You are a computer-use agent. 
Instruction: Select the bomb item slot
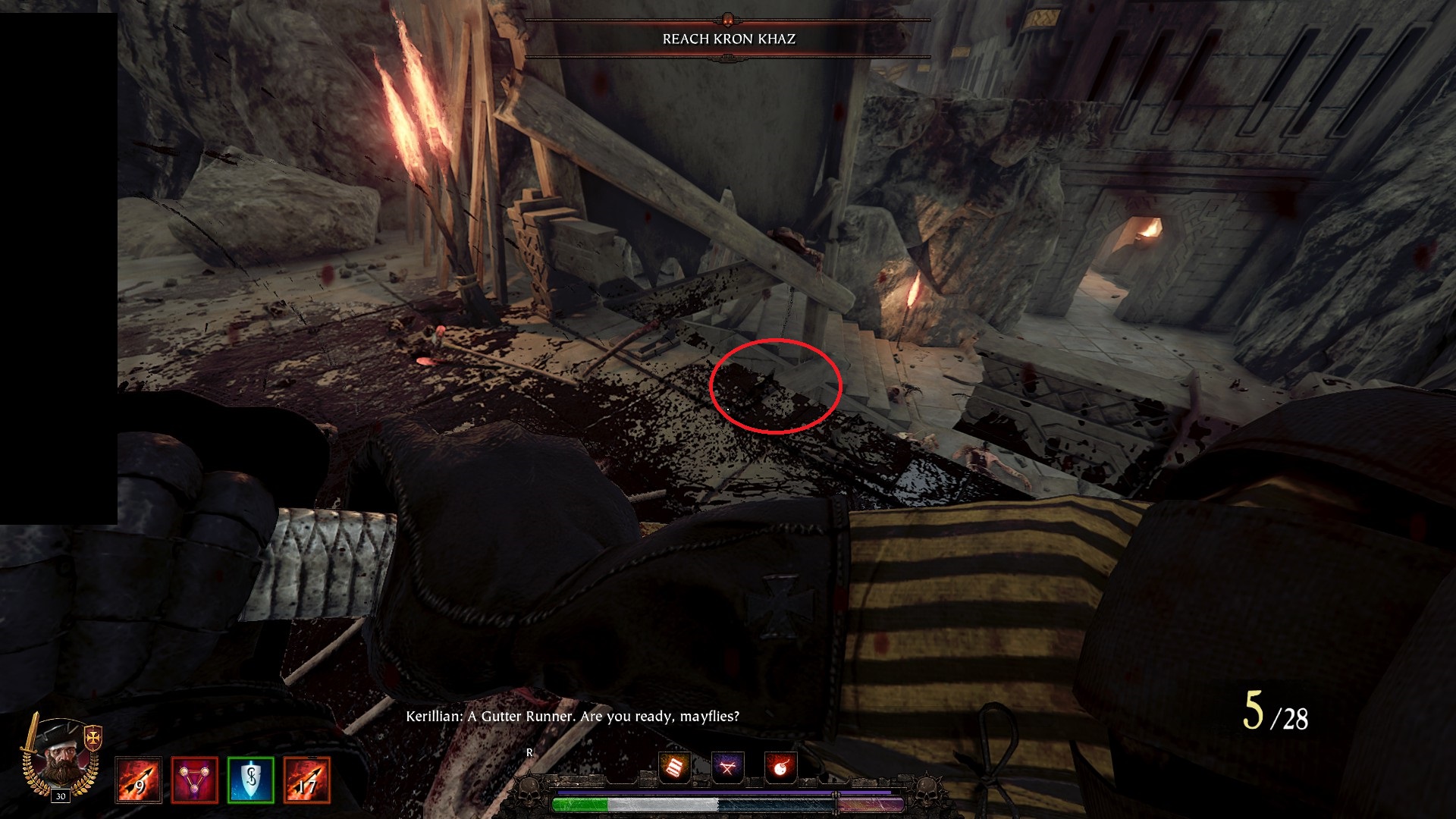(x=780, y=767)
